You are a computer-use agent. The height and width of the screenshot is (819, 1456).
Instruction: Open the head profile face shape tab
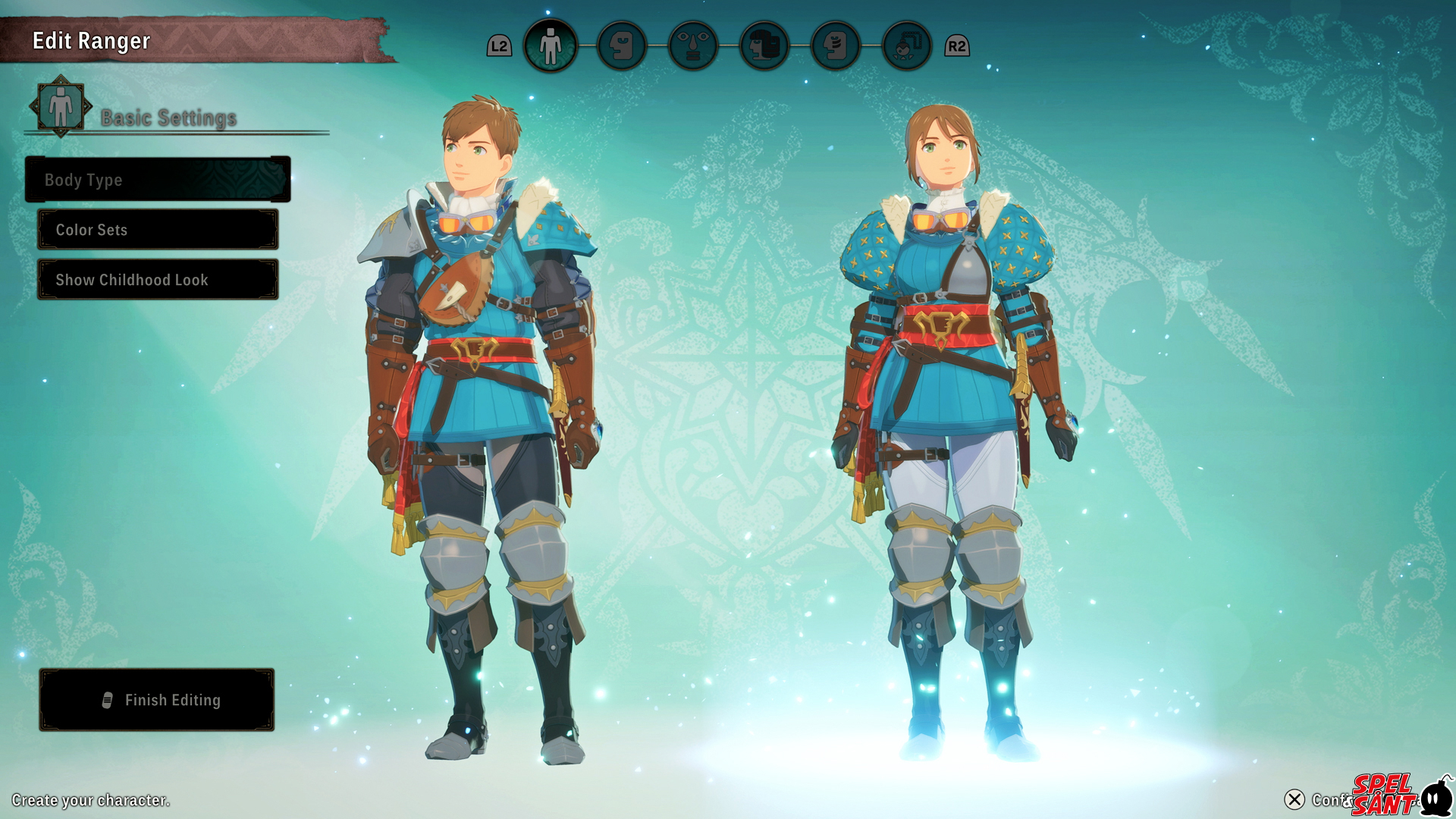point(622,45)
